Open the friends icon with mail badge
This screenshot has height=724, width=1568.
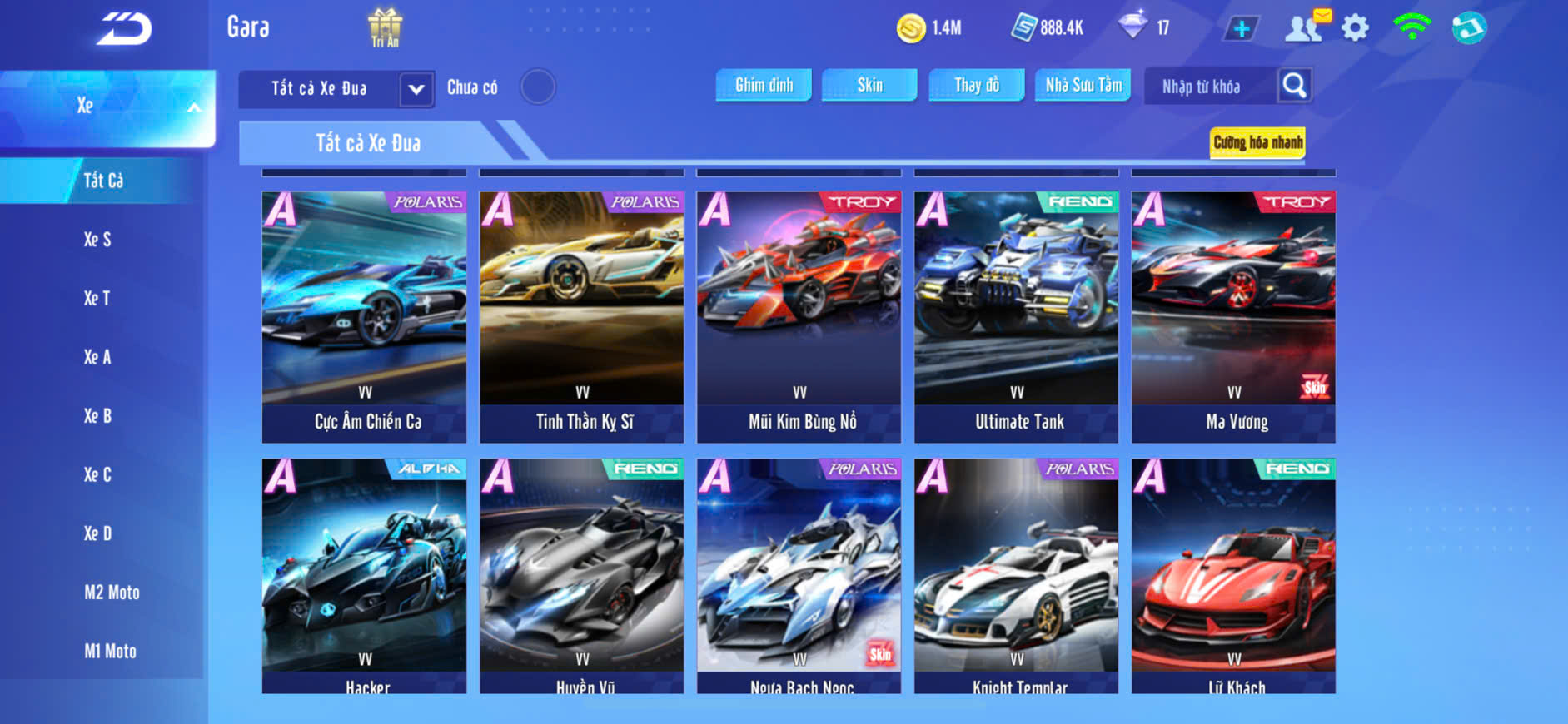(x=1305, y=27)
